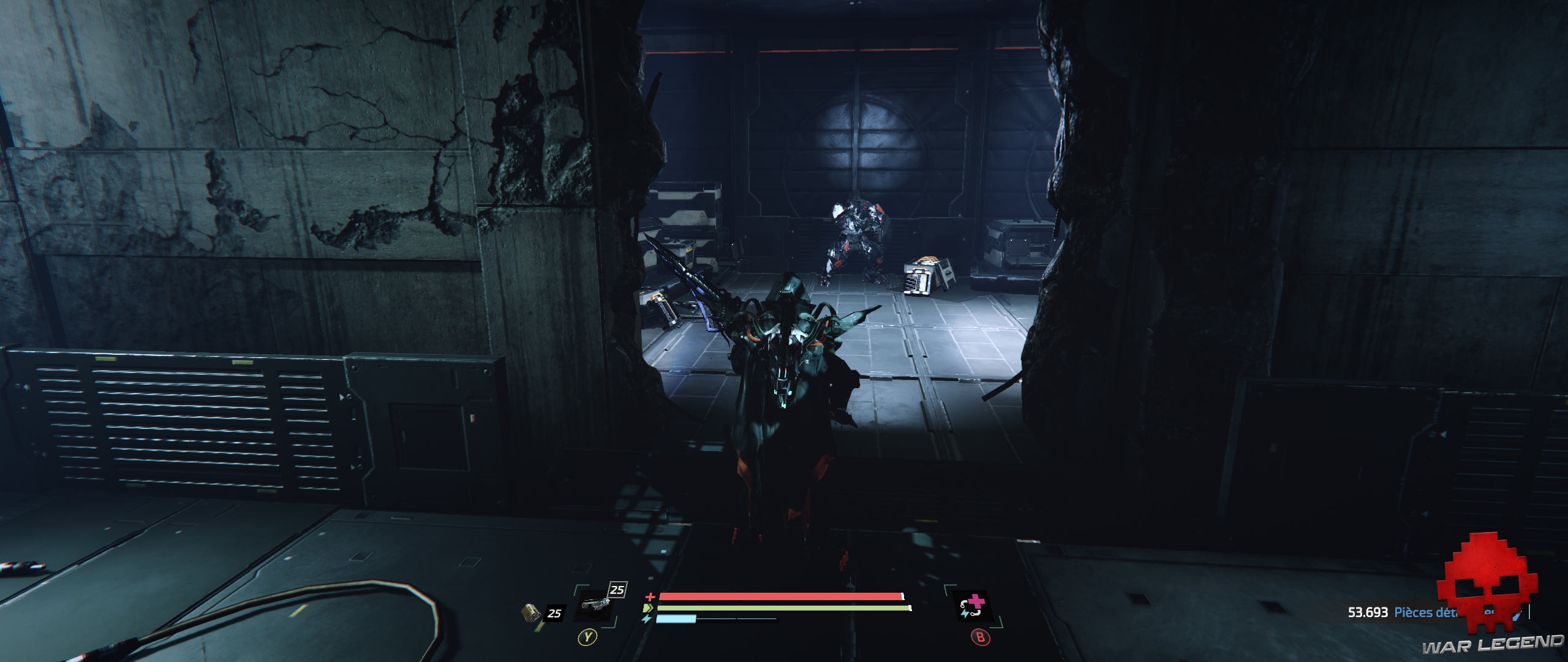Click the red health bar
The height and width of the screenshot is (662, 1568).
(x=778, y=596)
